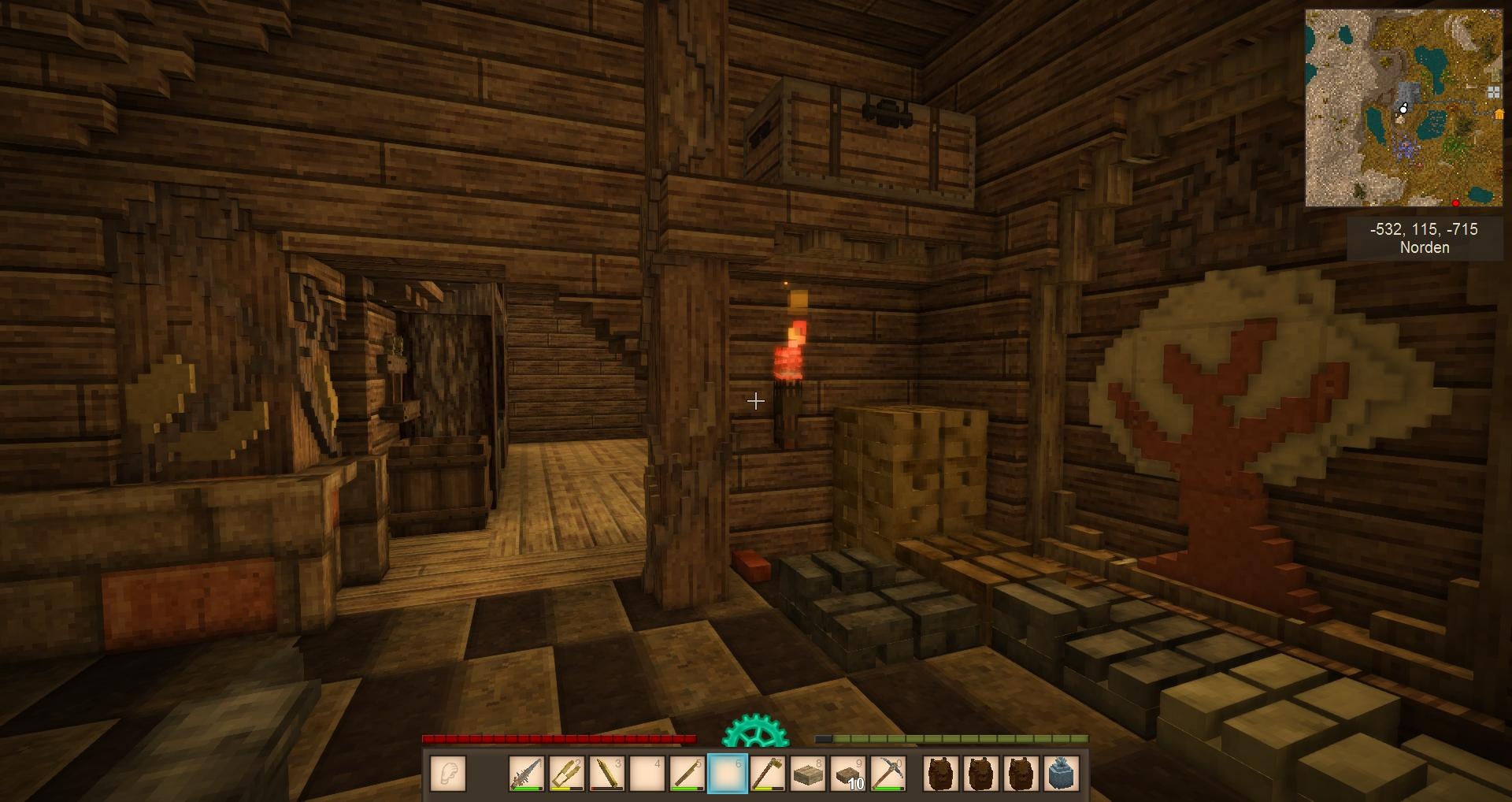
Task: Click the orange house marker on minimap
Action: (x=1499, y=114)
